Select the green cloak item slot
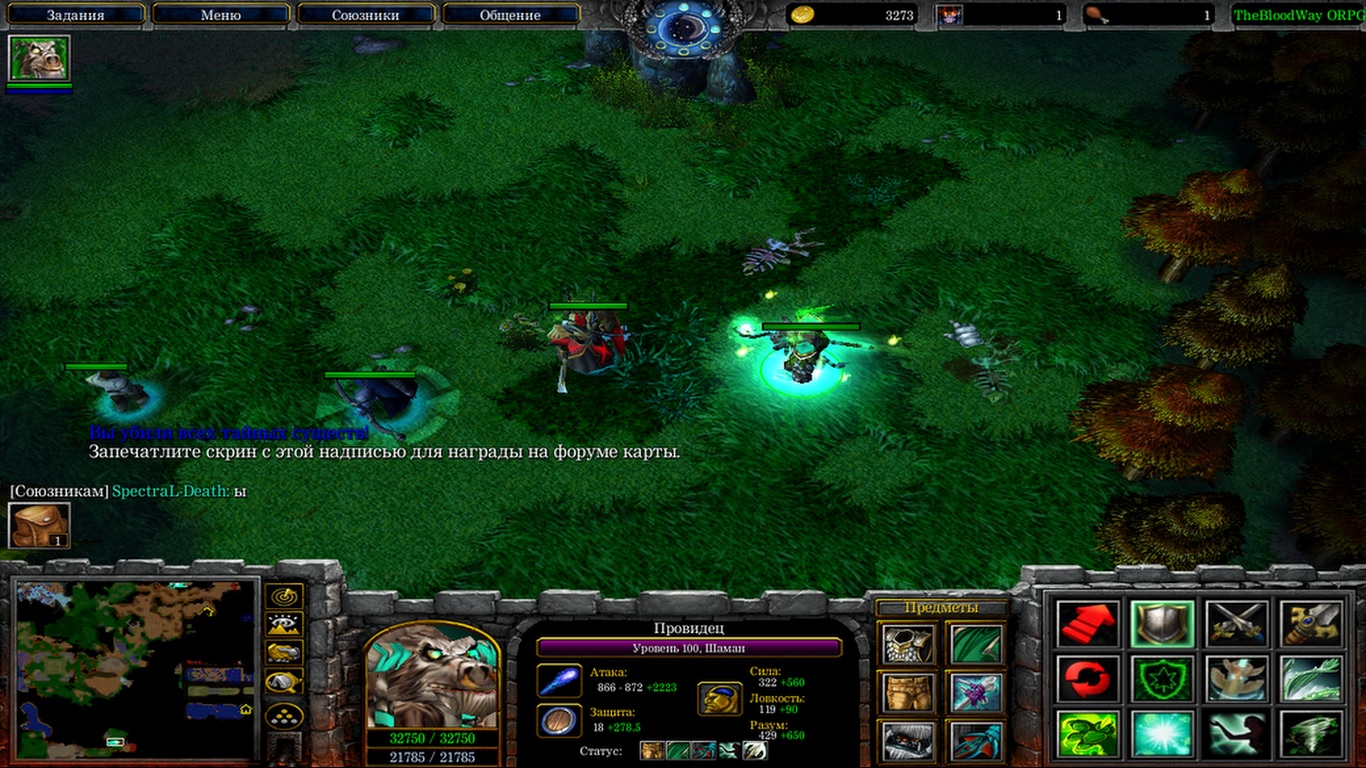This screenshot has width=1366, height=768. (977, 645)
